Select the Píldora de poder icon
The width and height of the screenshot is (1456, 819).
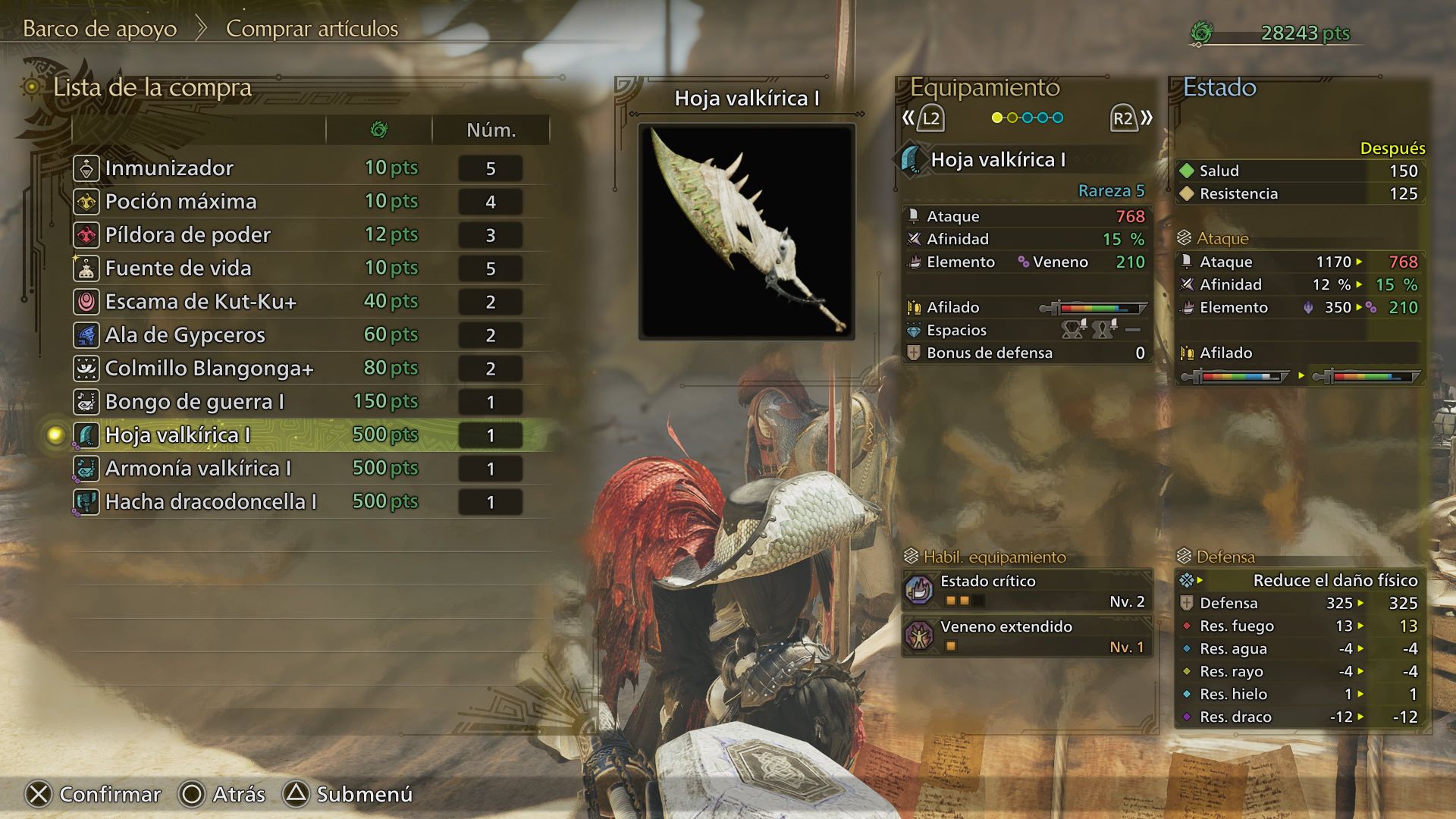pos(86,235)
